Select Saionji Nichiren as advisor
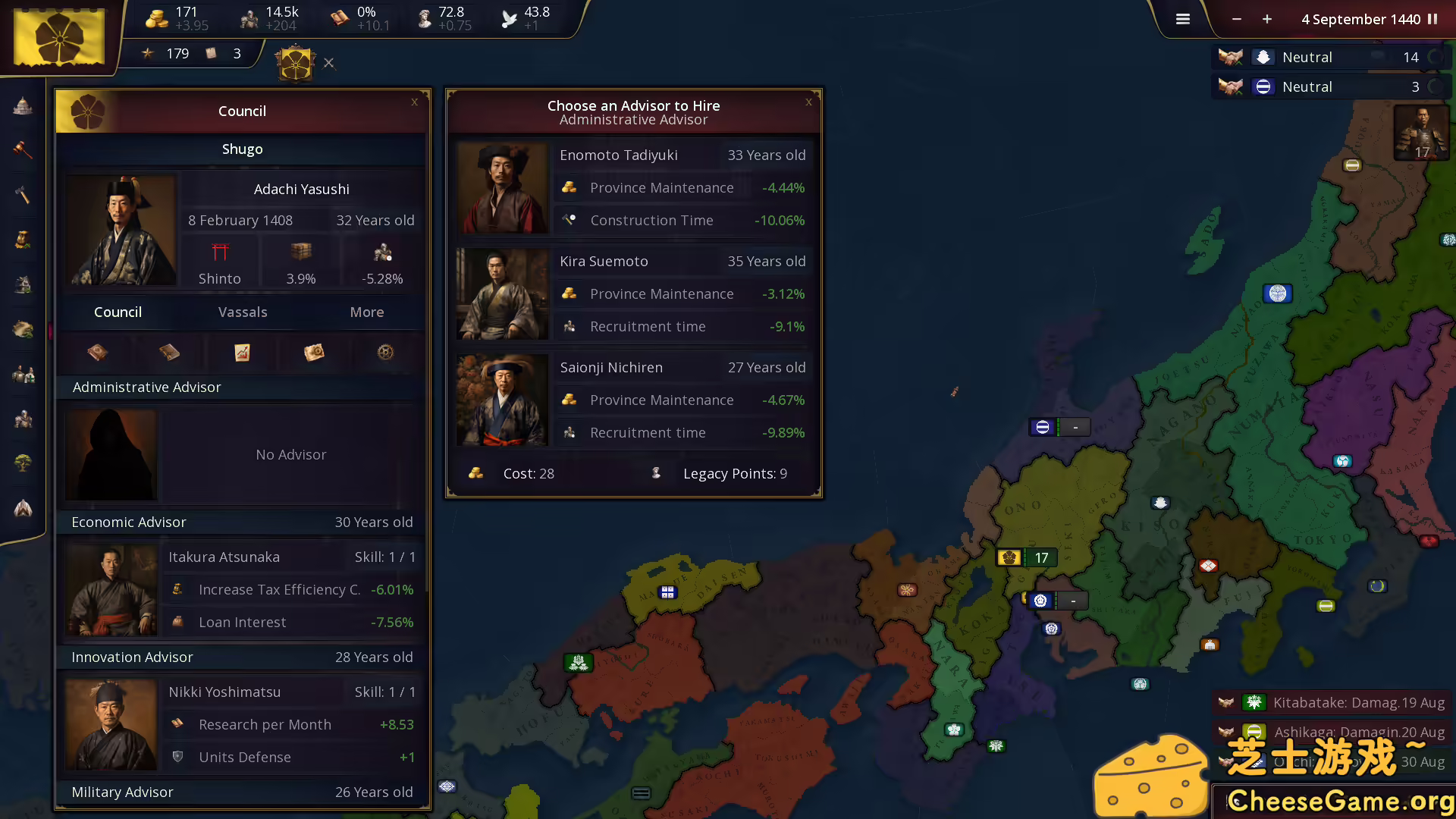 pos(634,400)
